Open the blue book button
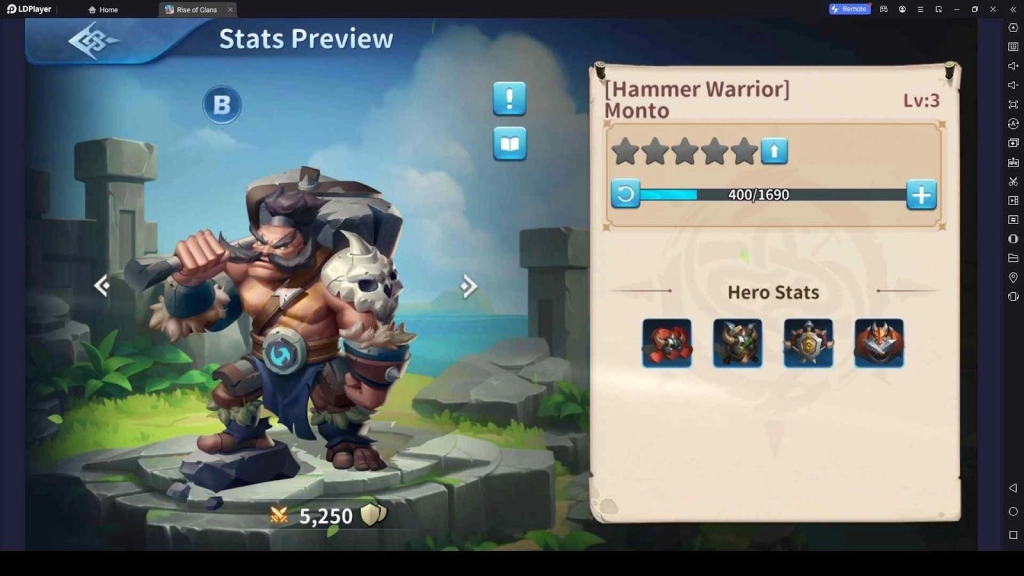Viewport: 1024px width, 576px height. click(x=509, y=144)
